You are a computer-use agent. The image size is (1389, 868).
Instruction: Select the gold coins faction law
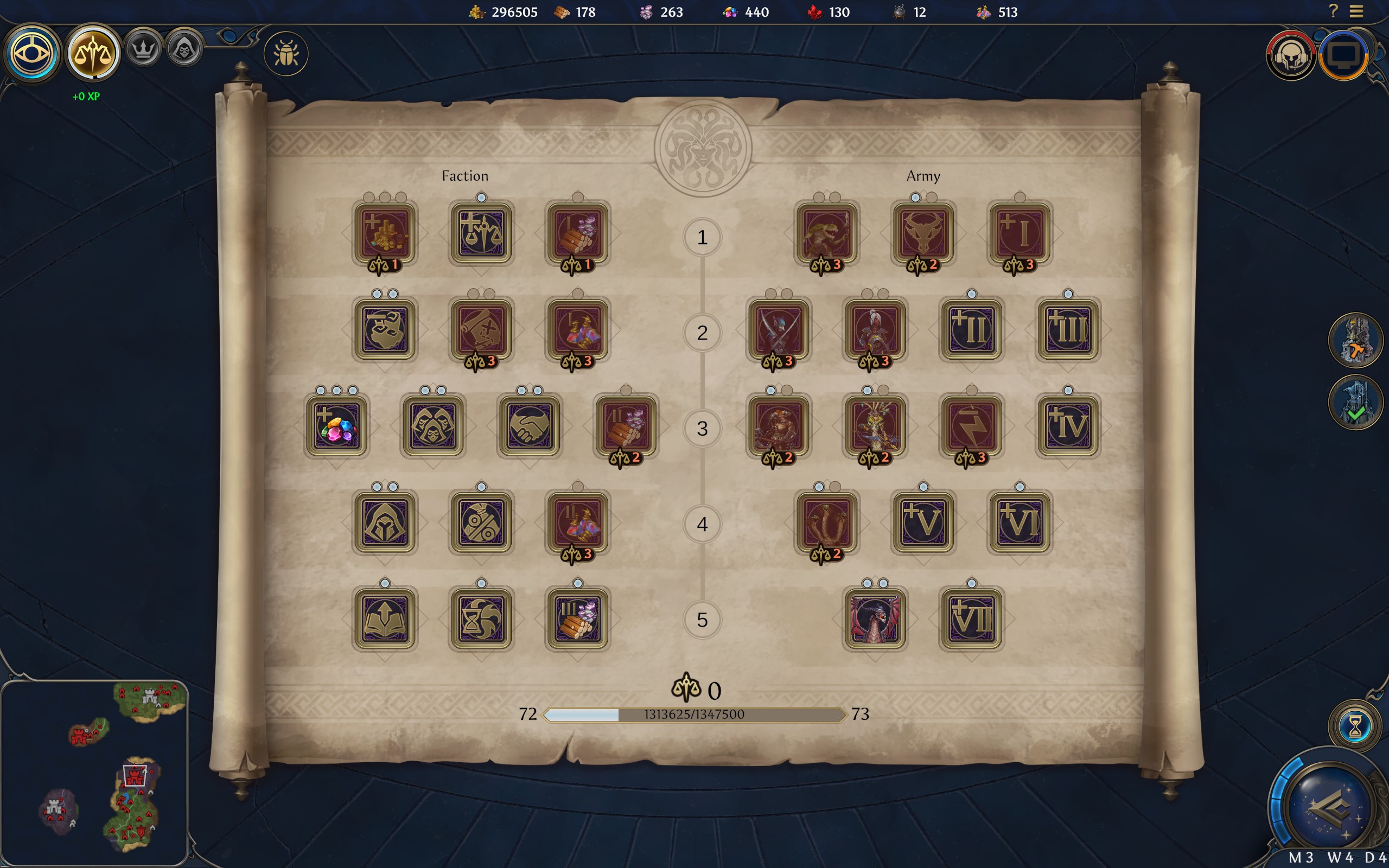pyautogui.click(x=385, y=233)
